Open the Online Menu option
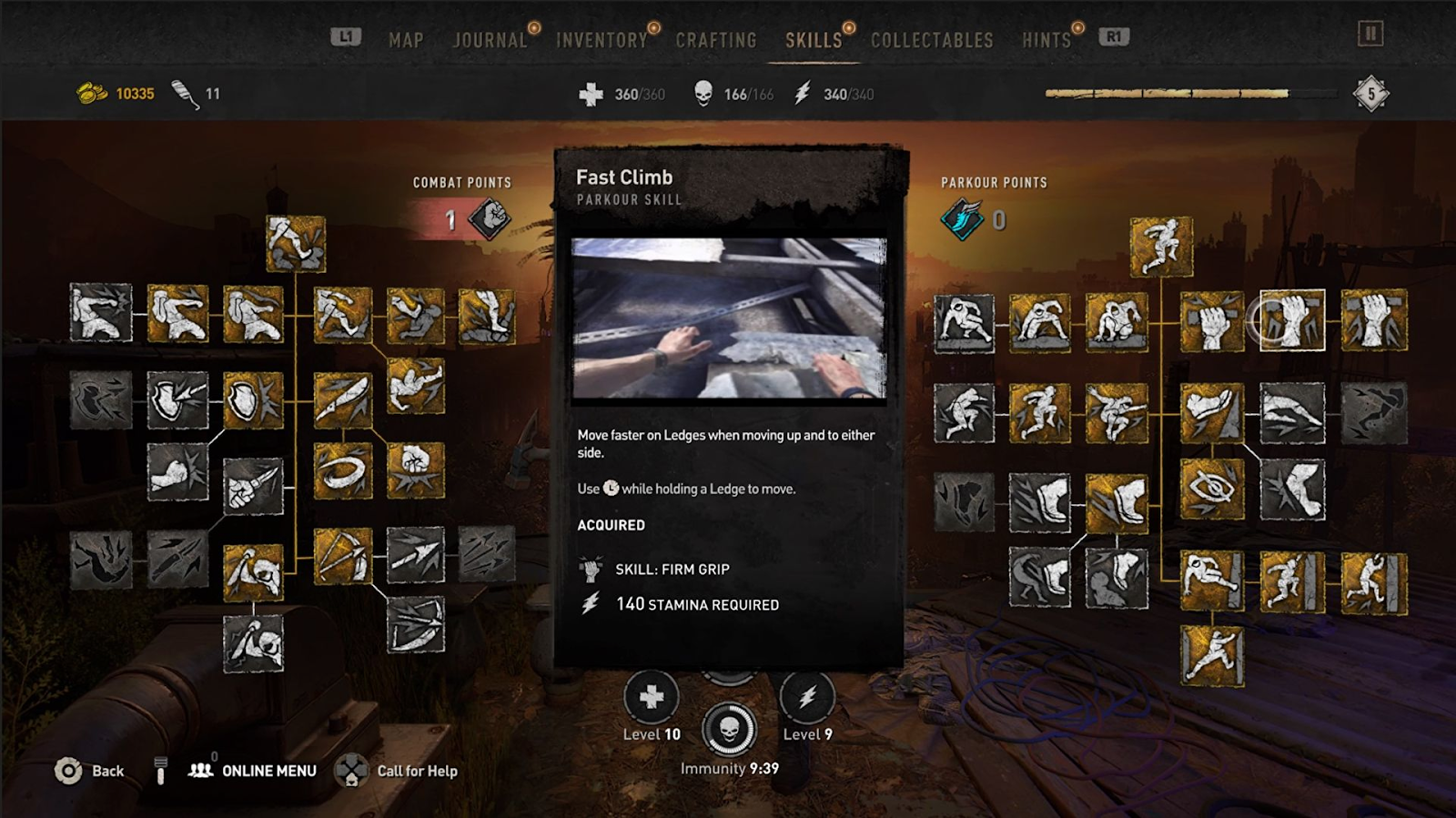This screenshot has width=1456, height=818. pyautogui.click(x=268, y=771)
